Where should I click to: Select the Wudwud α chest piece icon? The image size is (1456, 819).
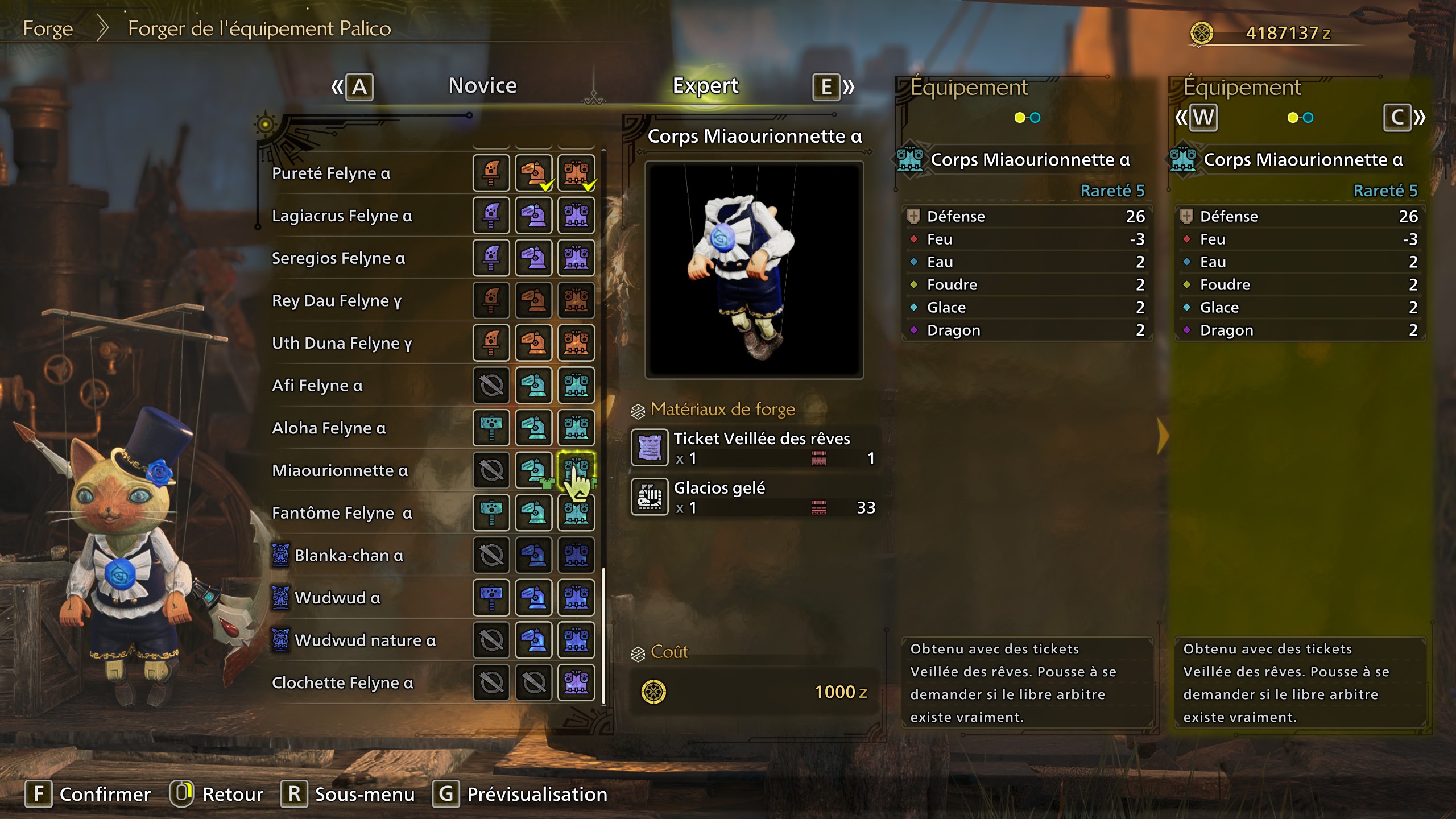coord(576,598)
